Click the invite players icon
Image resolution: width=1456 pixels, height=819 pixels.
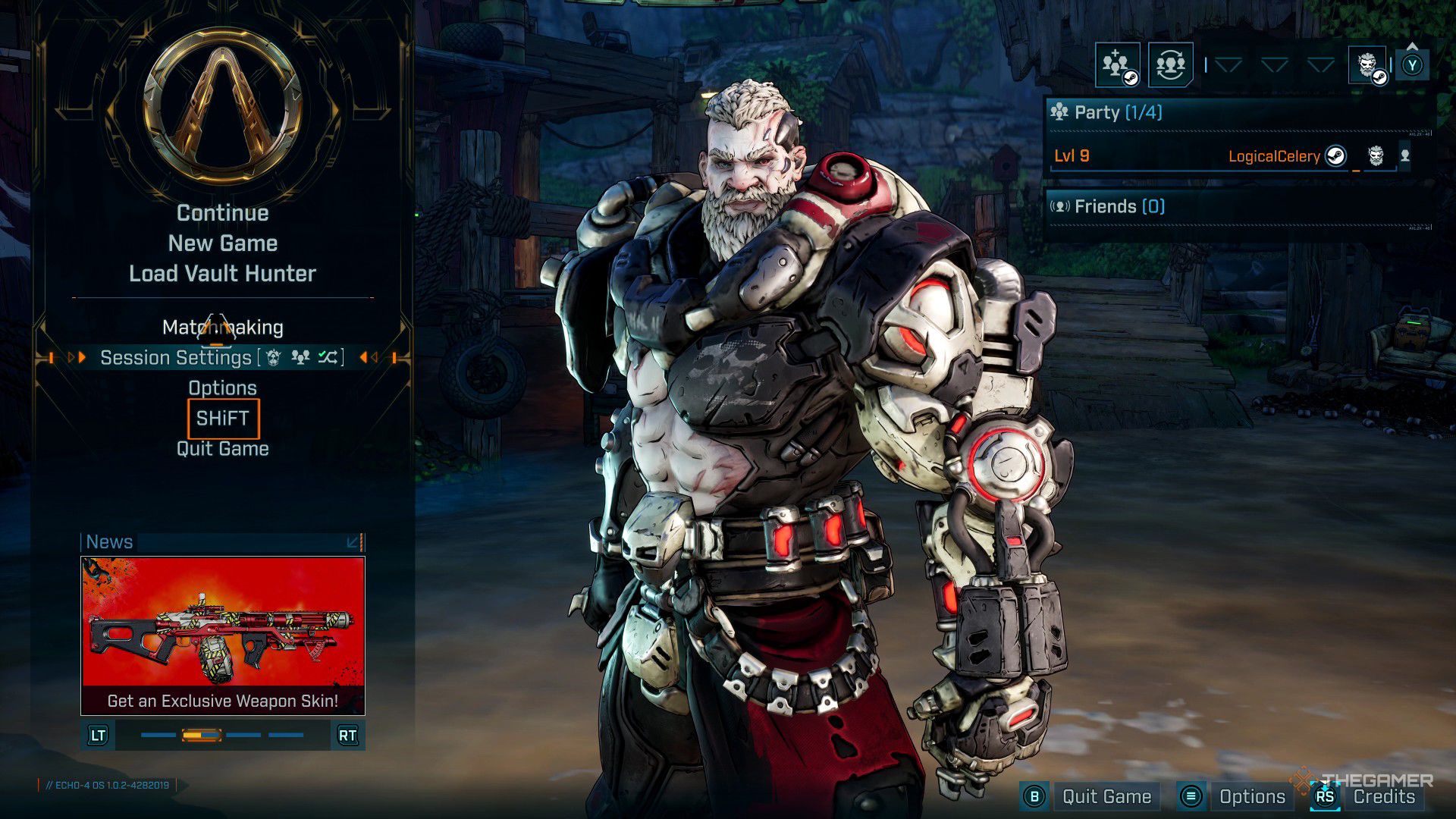[x=1117, y=65]
